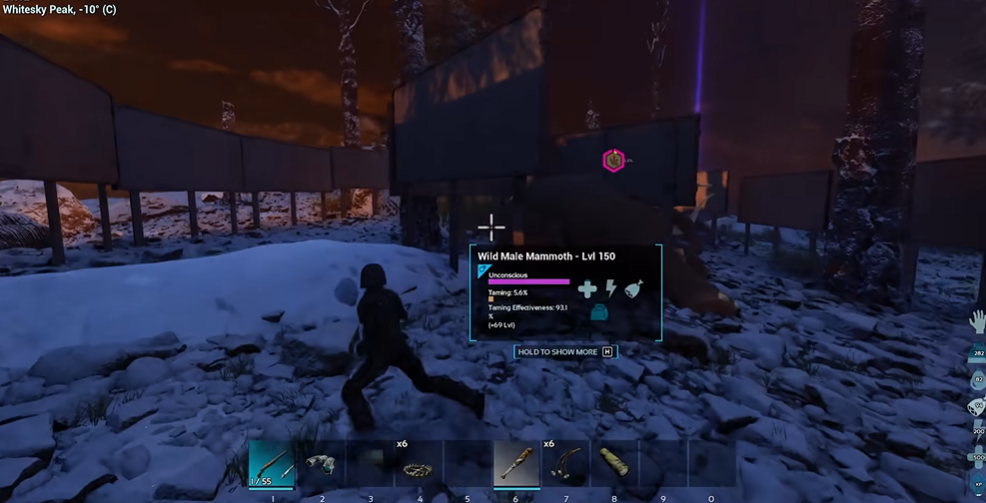
Task: Select the rifle in hotbar slot 1
Action: point(272,464)
